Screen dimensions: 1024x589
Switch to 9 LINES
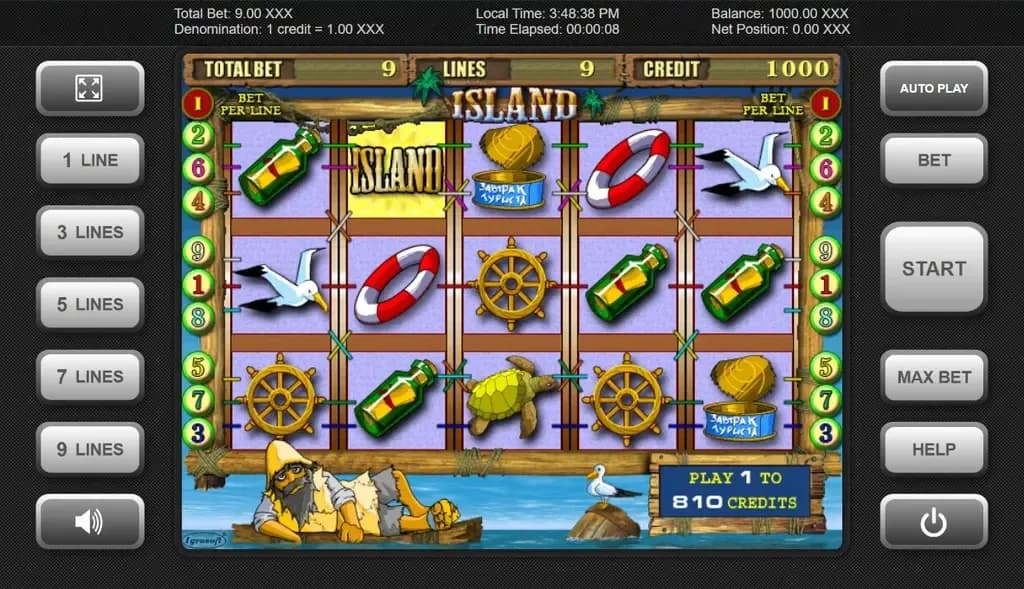90,449
